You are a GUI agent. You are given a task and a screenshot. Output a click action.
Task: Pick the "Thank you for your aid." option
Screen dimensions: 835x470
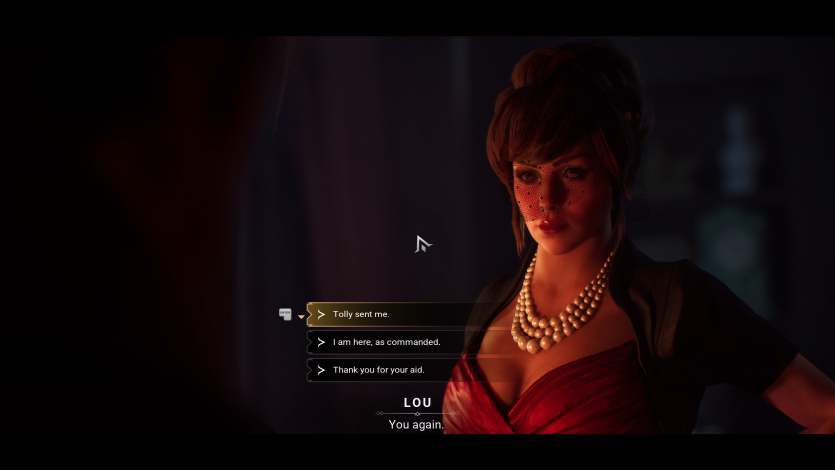[378, 370]
